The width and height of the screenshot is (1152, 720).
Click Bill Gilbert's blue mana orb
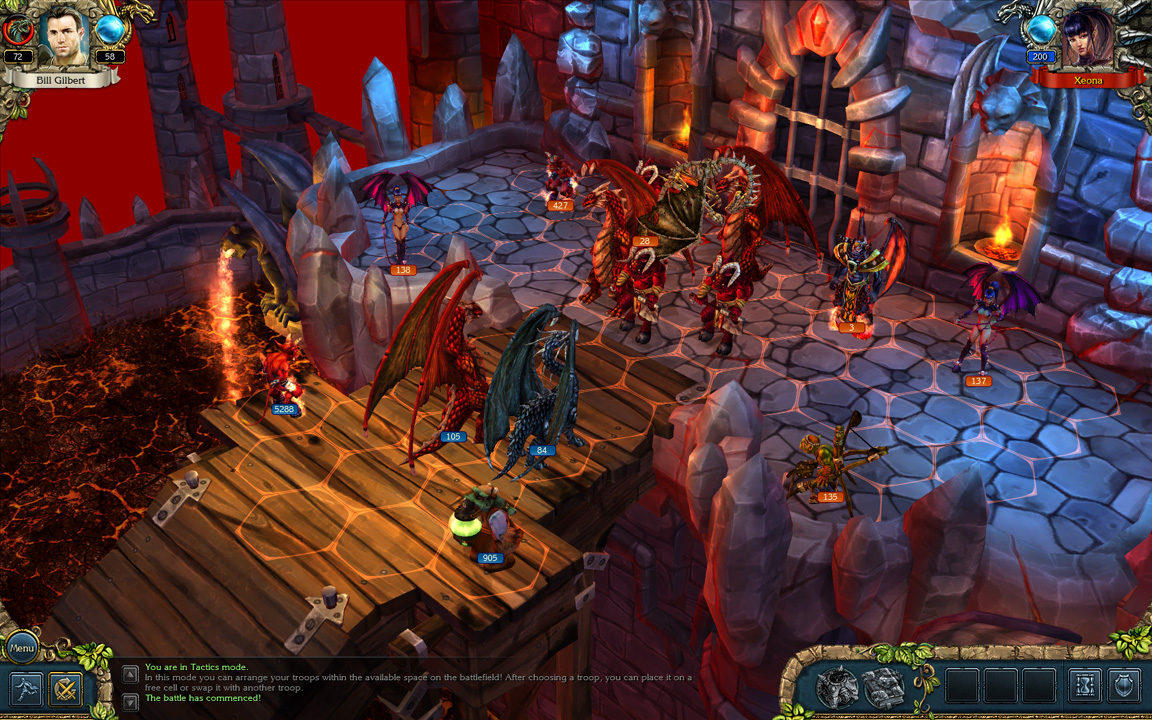109,31
